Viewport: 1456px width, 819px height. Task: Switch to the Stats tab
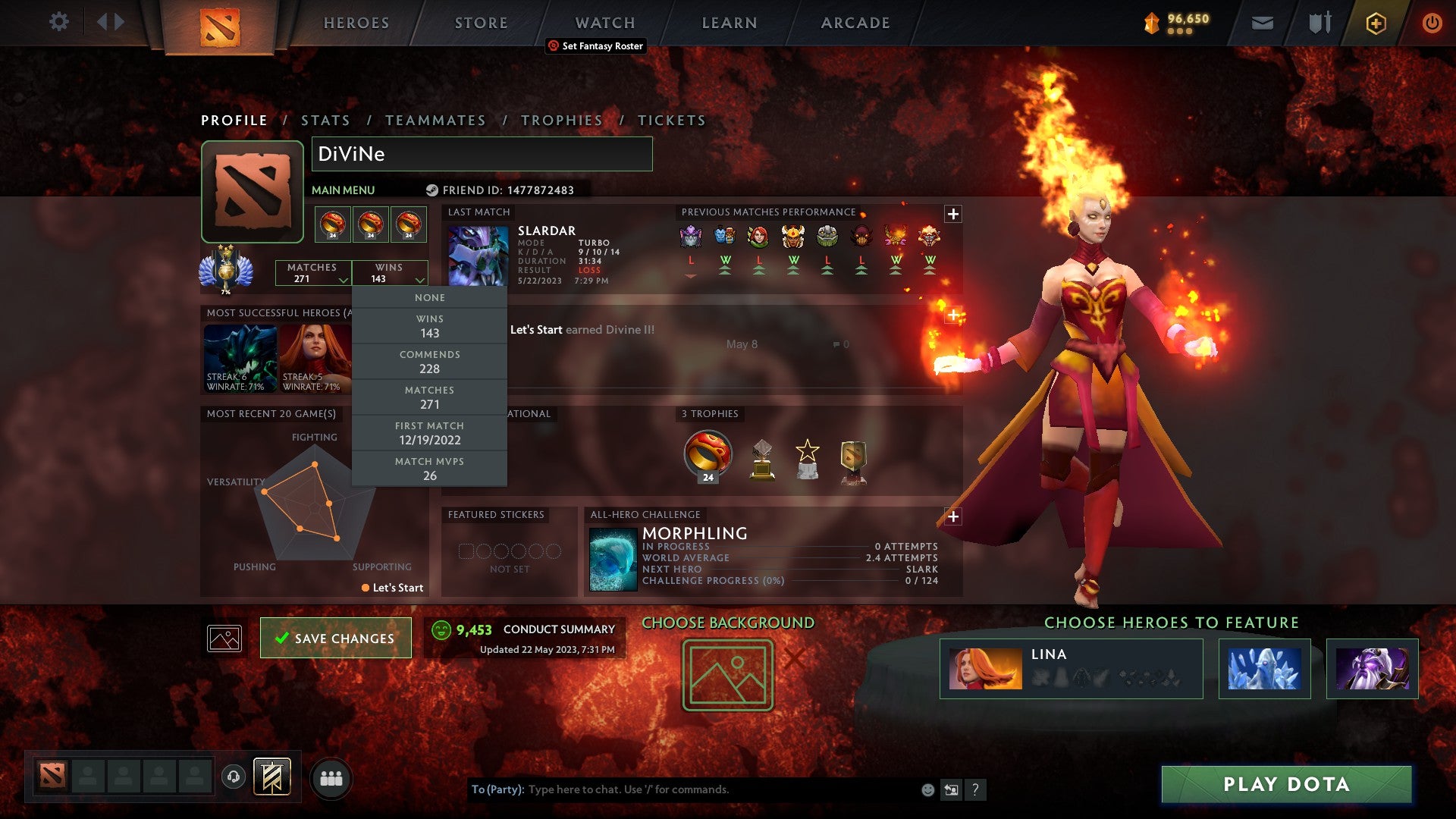(x=325, y=120)
